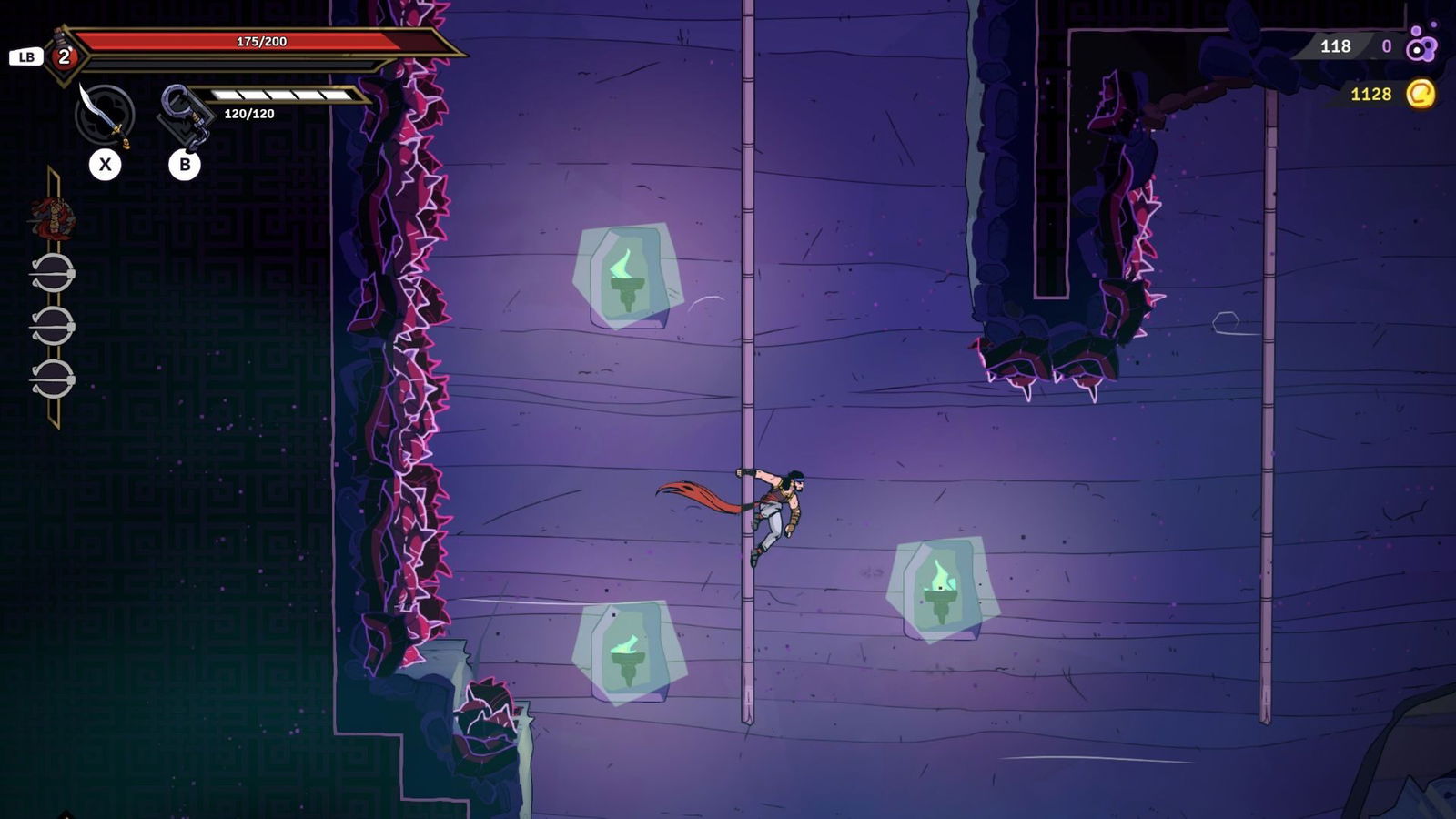Select the curved sword weapon icon
The width and height of the screenshot is (1456, 819).
pos(105,115)
